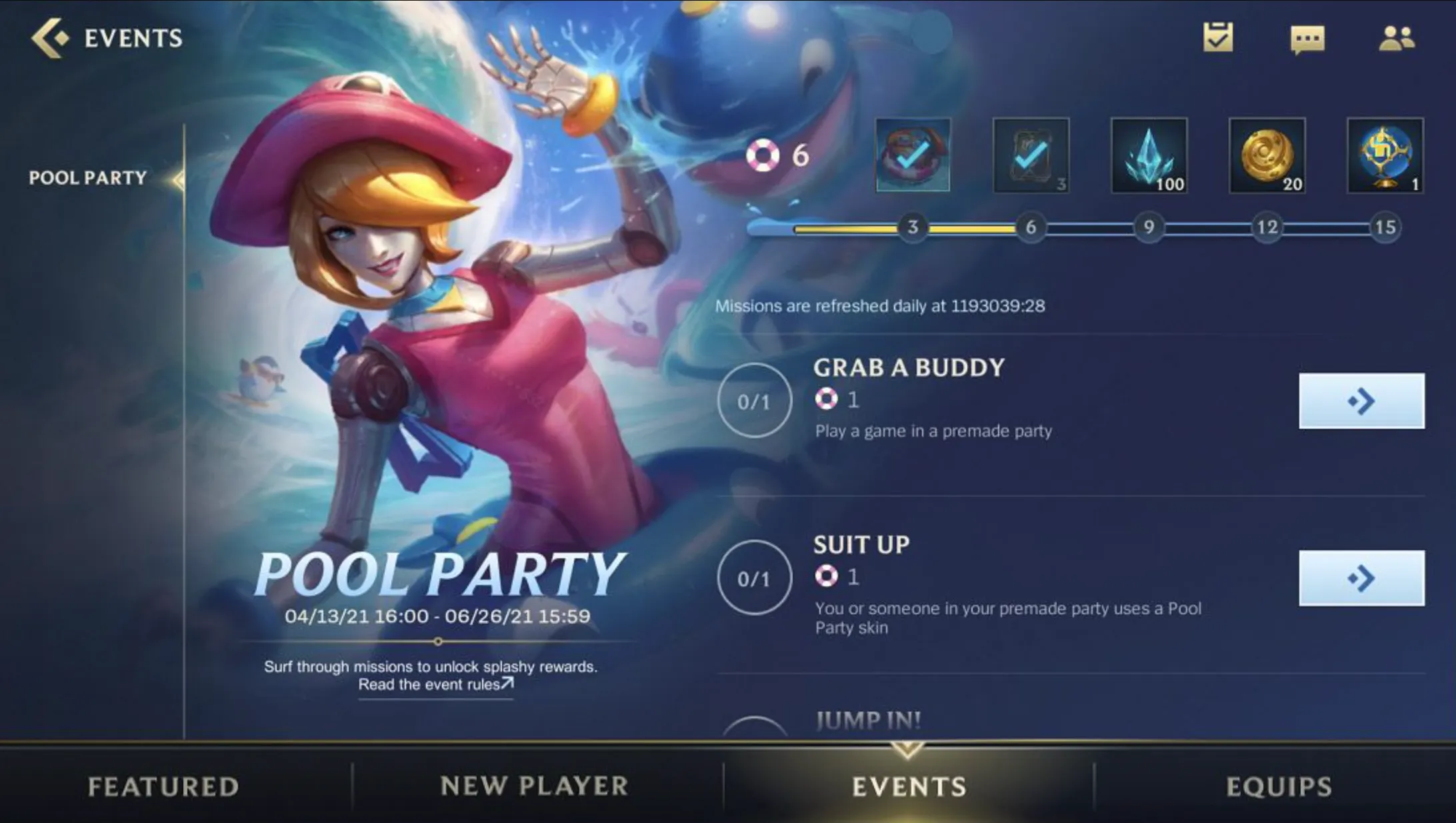View the x3 card pack reward
The image size is (1456, 823).
coord(1030,155)
